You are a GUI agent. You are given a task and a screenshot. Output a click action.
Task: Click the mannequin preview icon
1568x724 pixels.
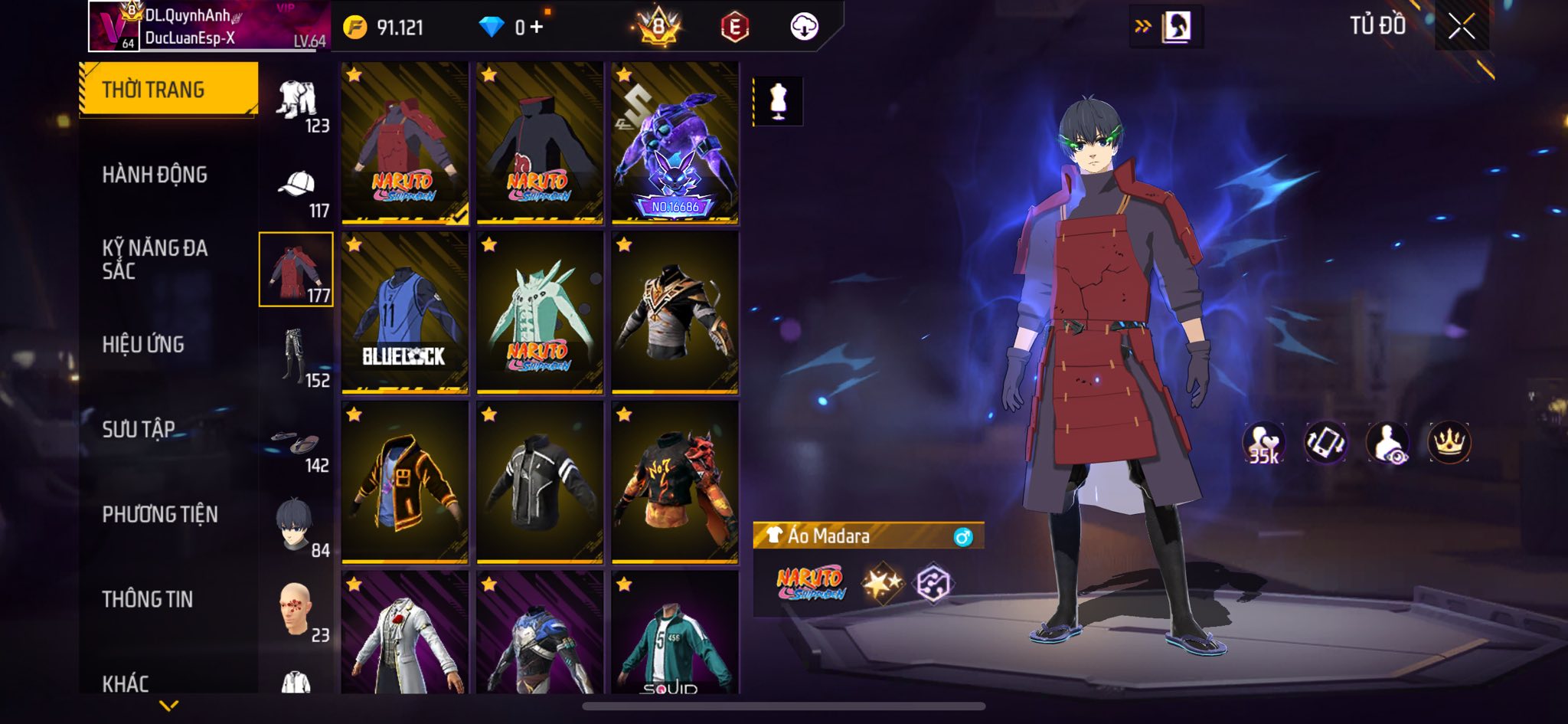(778, 100)
